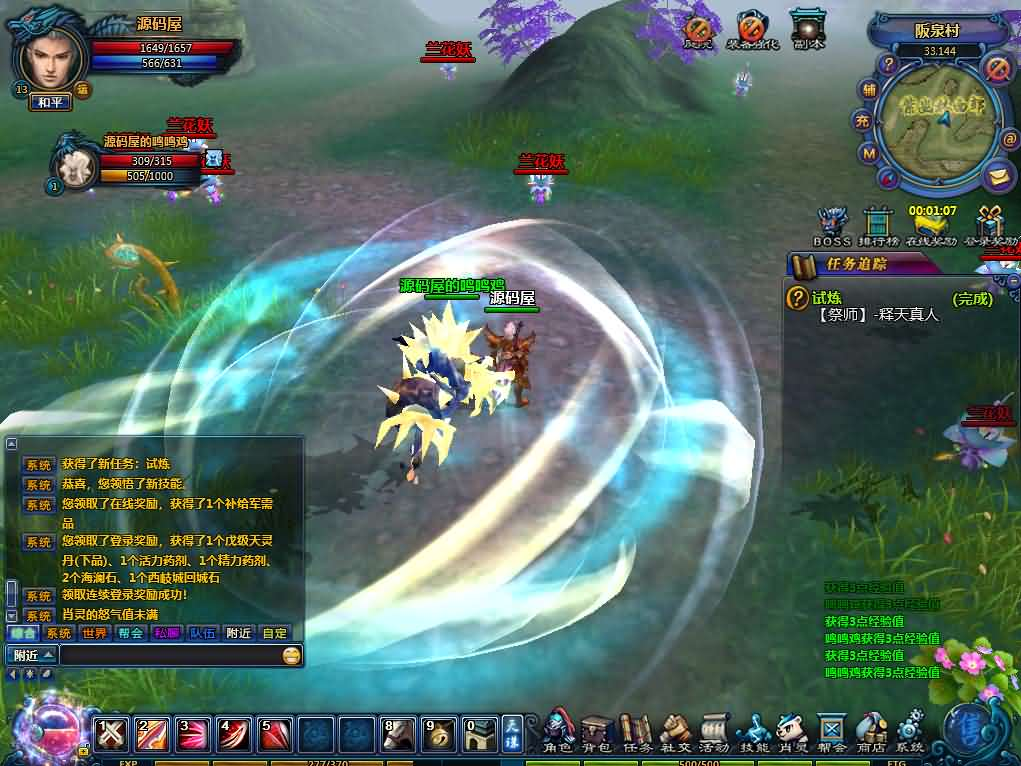
Task: Activate the skill in hotbar slot 1
Action: click(x=112, y=735)
